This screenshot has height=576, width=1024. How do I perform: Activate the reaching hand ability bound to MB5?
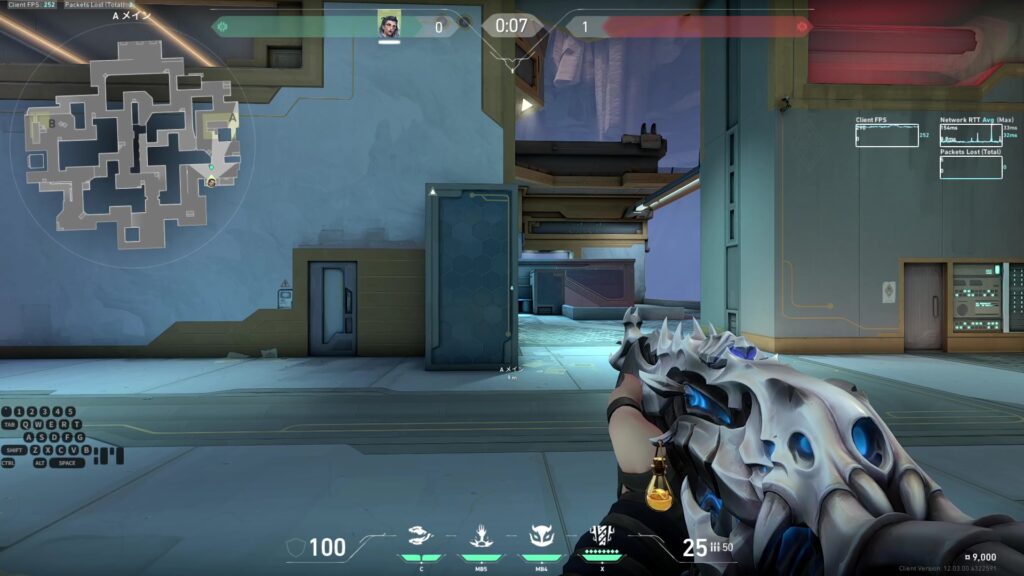pyautogui.click(x=481, y=536)
